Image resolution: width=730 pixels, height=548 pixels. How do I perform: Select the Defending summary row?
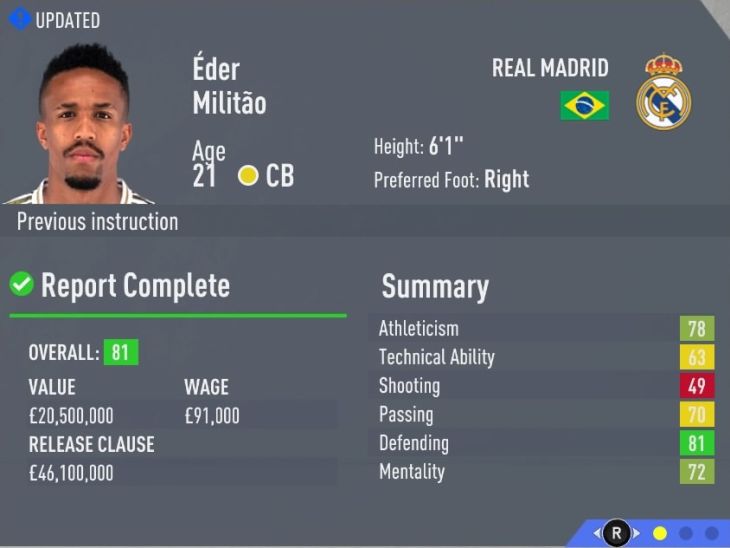click(545, 443)
